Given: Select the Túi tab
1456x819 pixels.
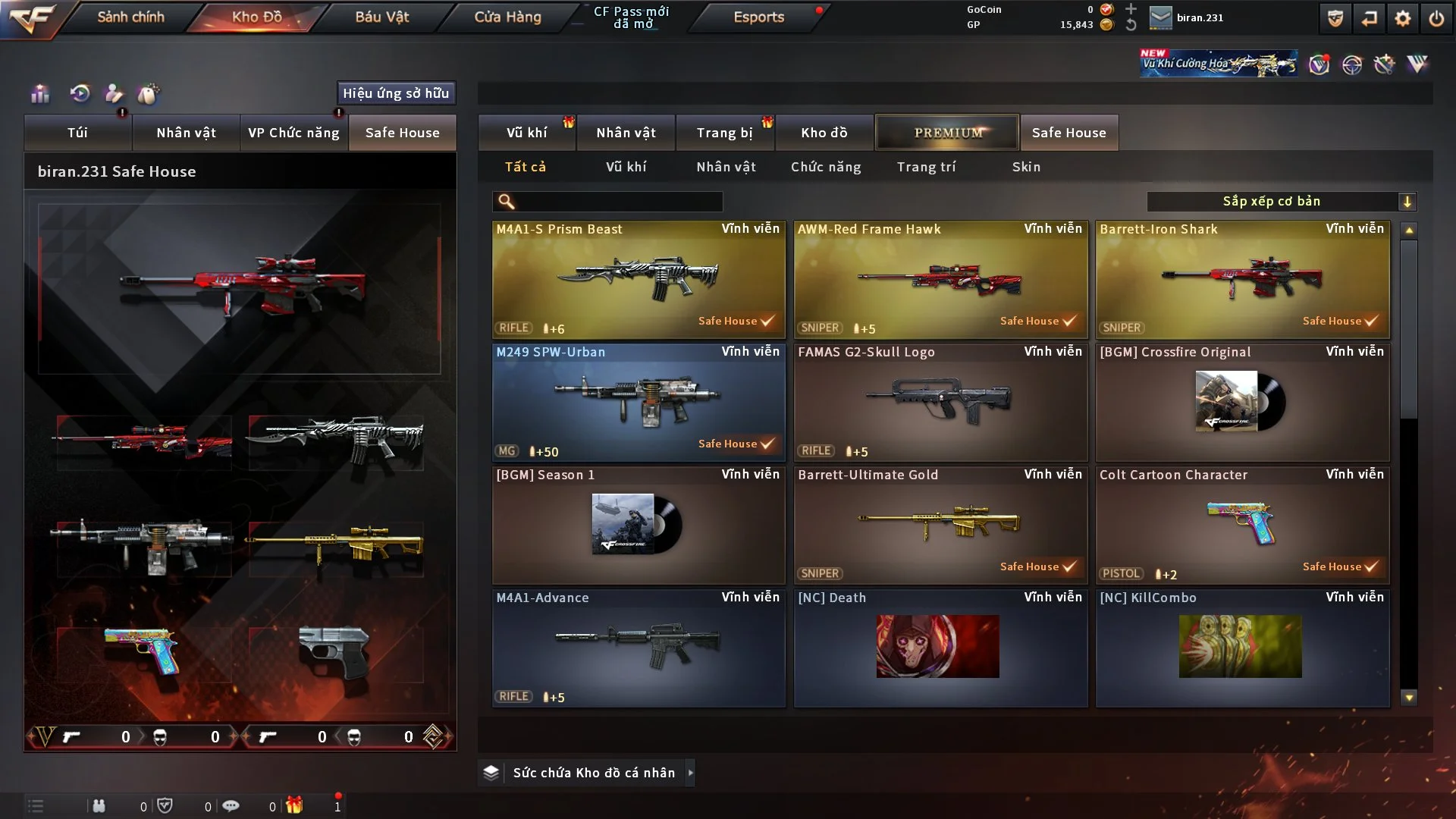Looking at the screenshot, I should [77, 133].
